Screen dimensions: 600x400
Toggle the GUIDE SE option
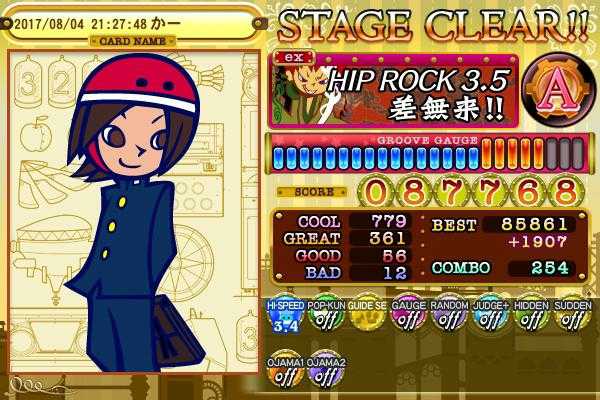(362, 318)
